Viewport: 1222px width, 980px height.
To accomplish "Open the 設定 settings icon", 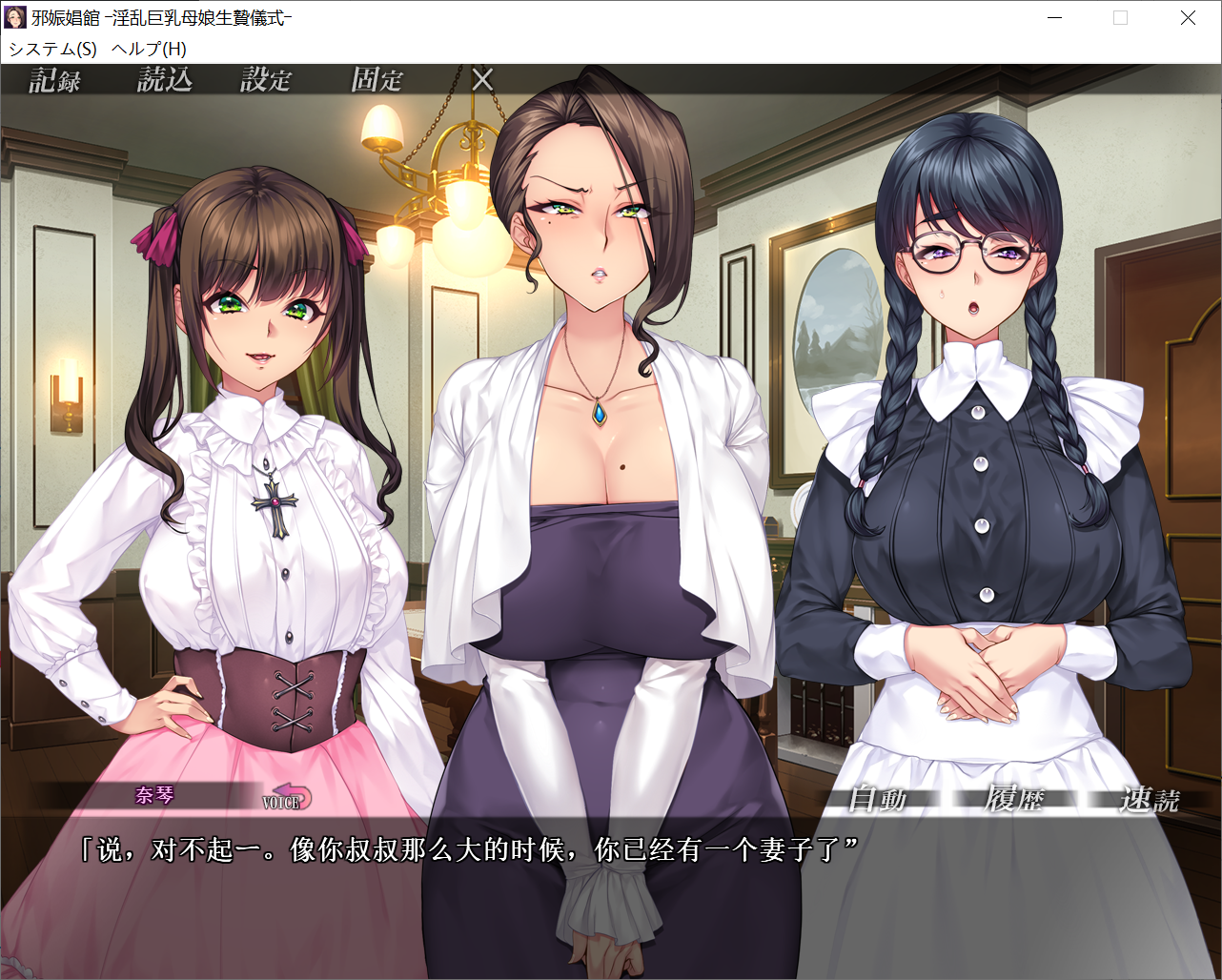I will coord(267,80).
